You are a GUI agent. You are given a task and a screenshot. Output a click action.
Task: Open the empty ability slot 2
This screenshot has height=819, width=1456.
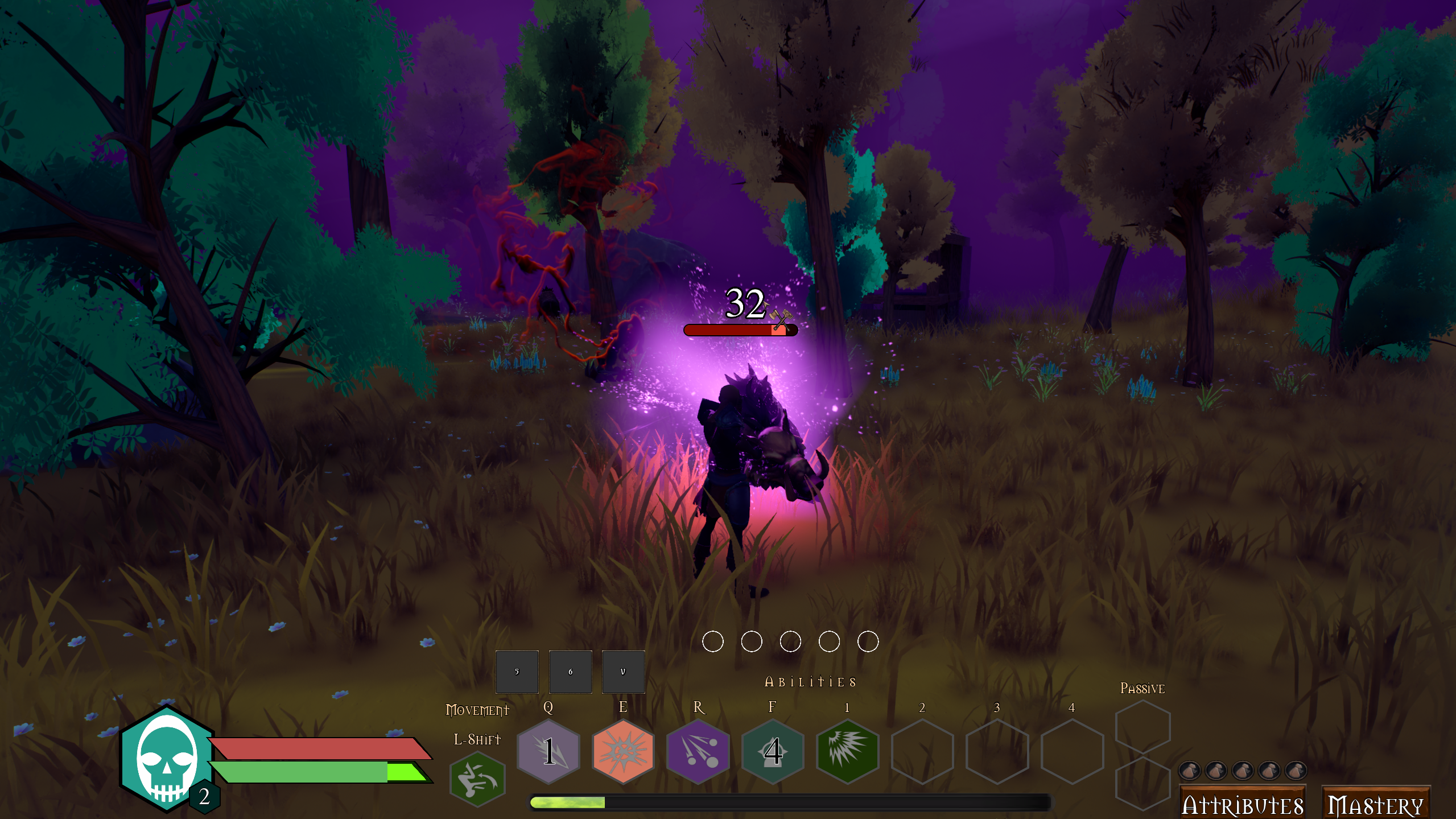coord(922,751)
